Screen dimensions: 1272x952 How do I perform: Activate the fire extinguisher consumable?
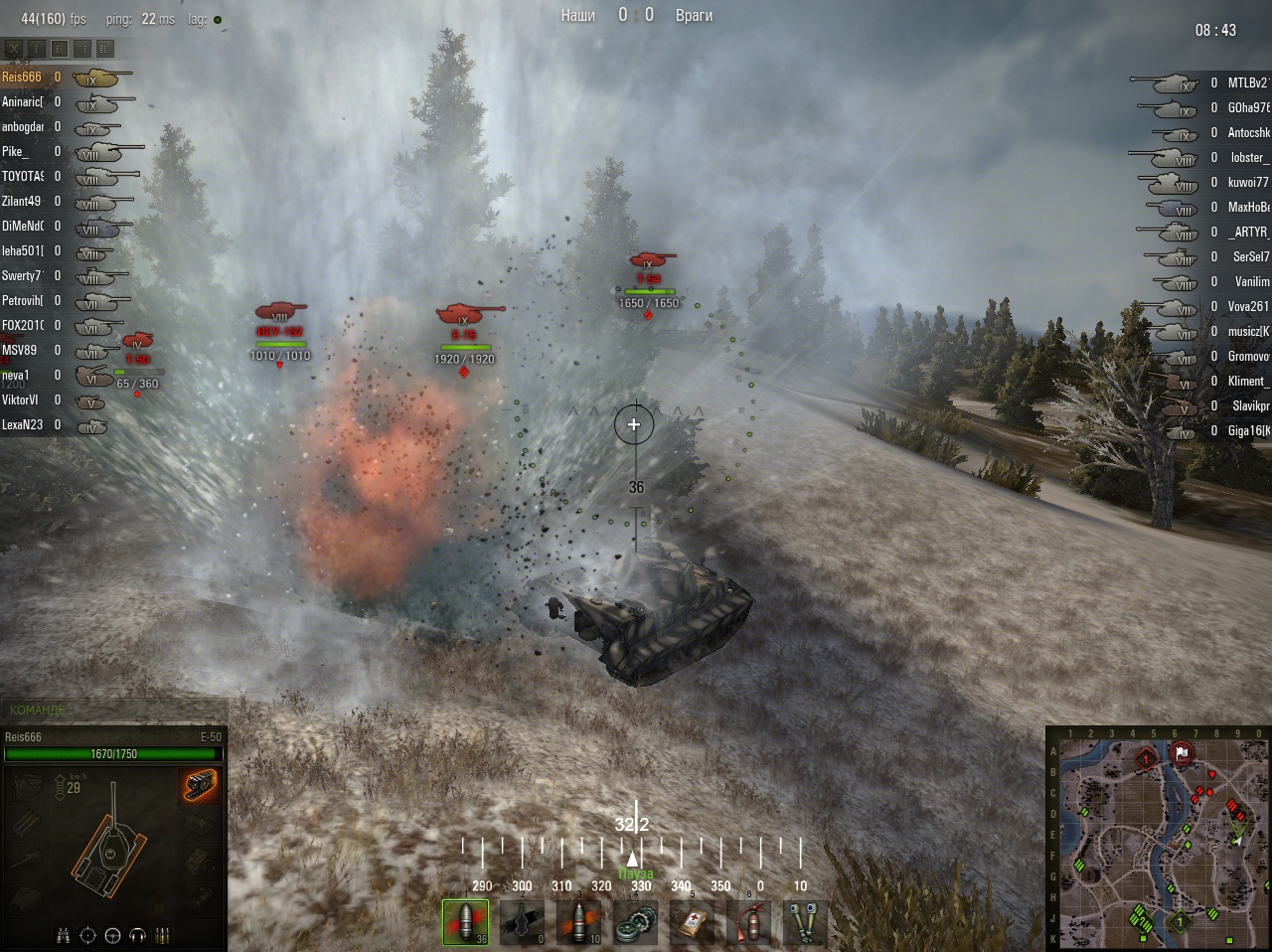[748, 922]
